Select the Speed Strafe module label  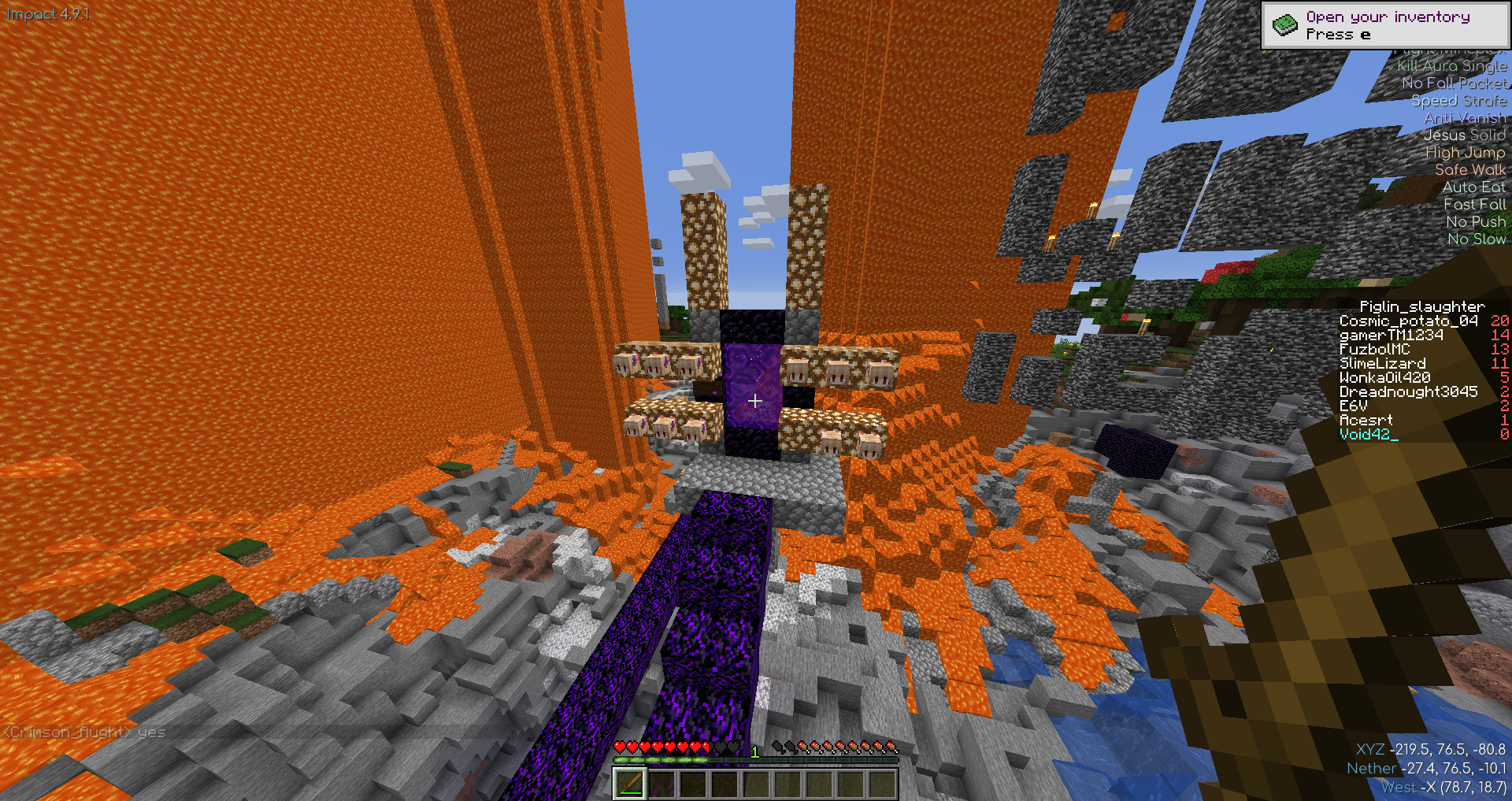(1458, 101)
